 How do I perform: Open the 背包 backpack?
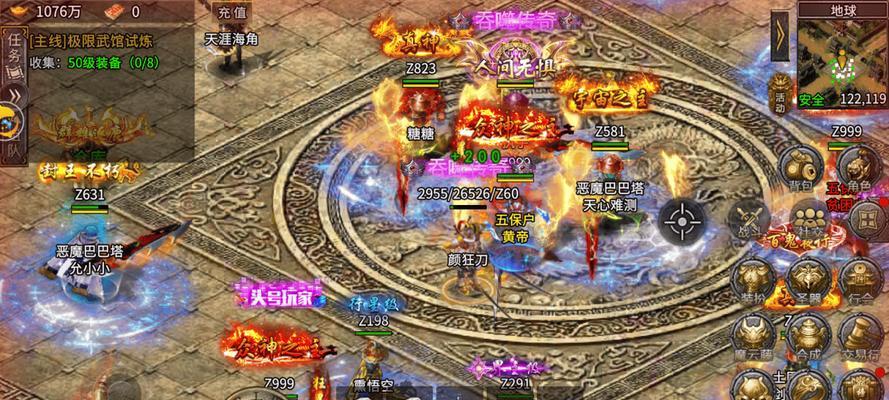tap(798, 170)
